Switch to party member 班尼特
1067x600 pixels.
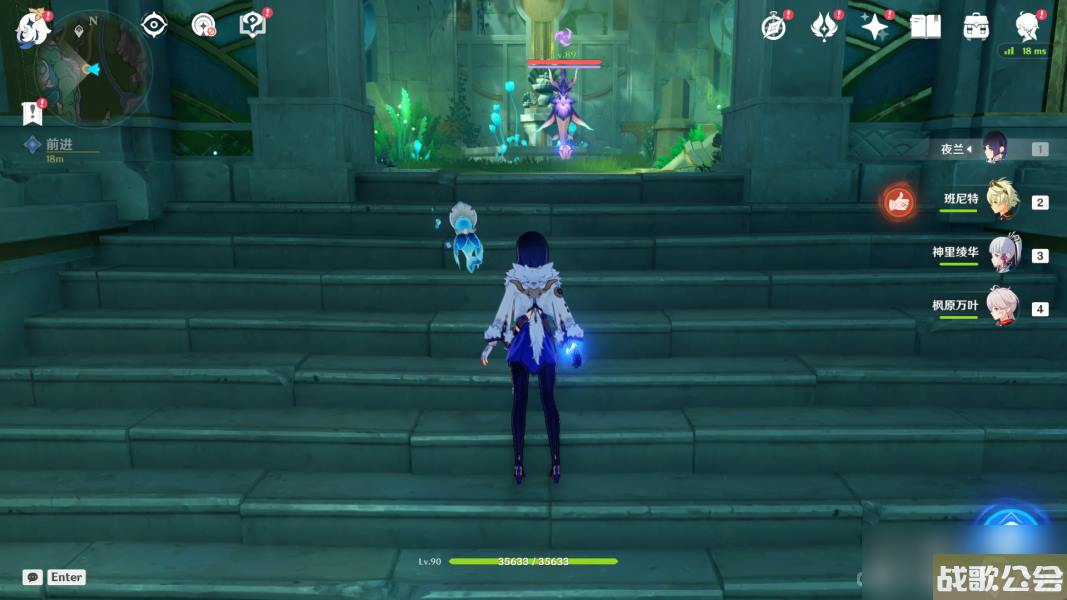(x=1001, y=200)
